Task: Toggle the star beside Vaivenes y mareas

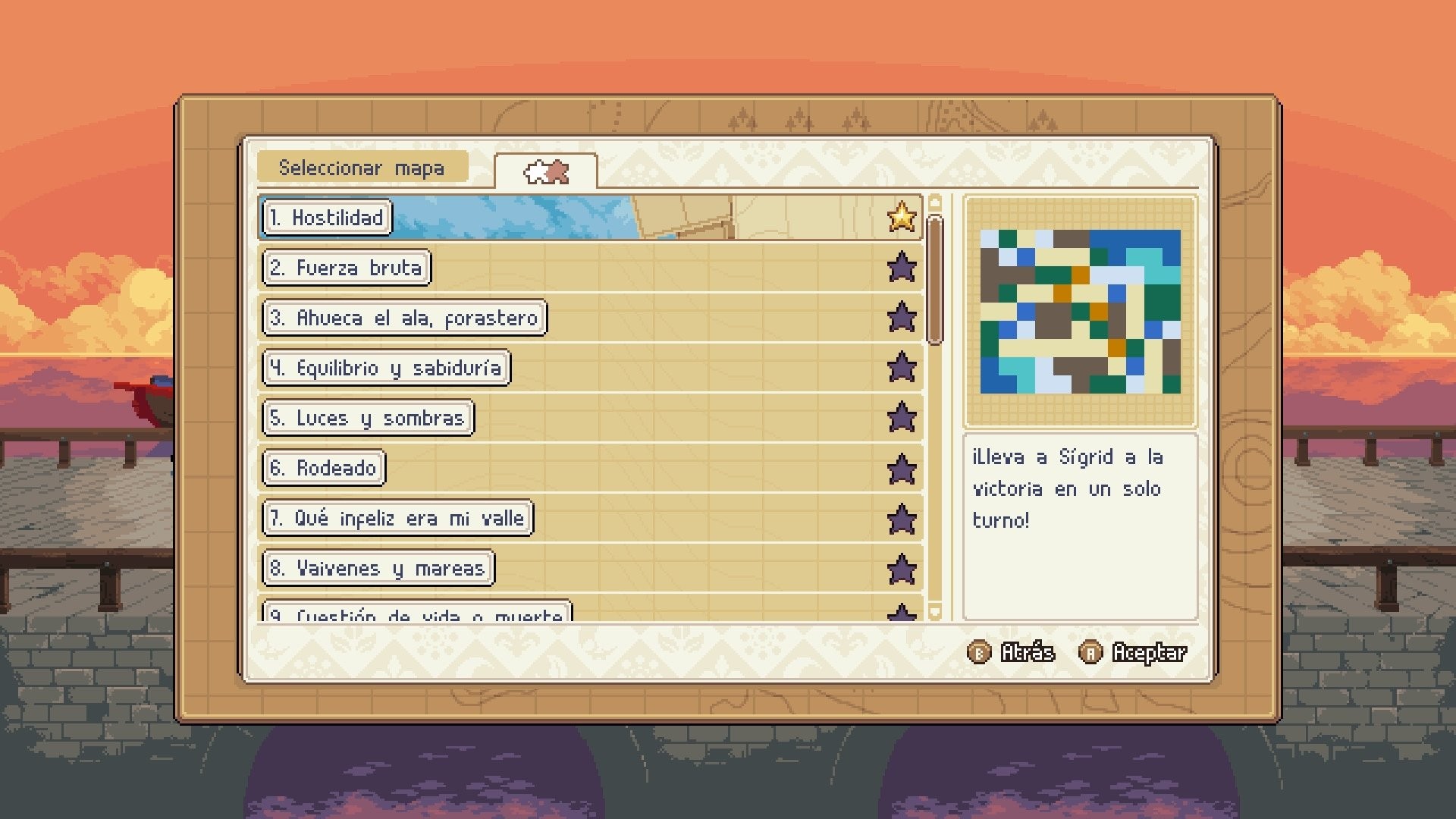Action: (902, 570)
